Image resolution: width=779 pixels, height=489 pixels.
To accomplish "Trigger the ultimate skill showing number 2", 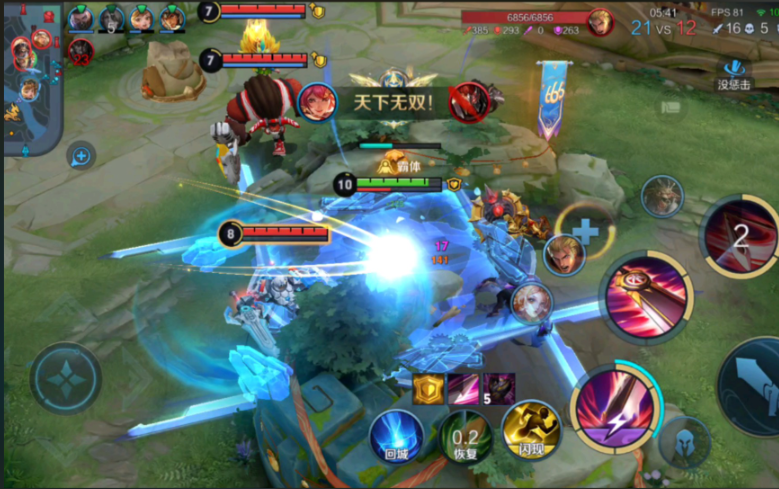I will coord(741,235).
